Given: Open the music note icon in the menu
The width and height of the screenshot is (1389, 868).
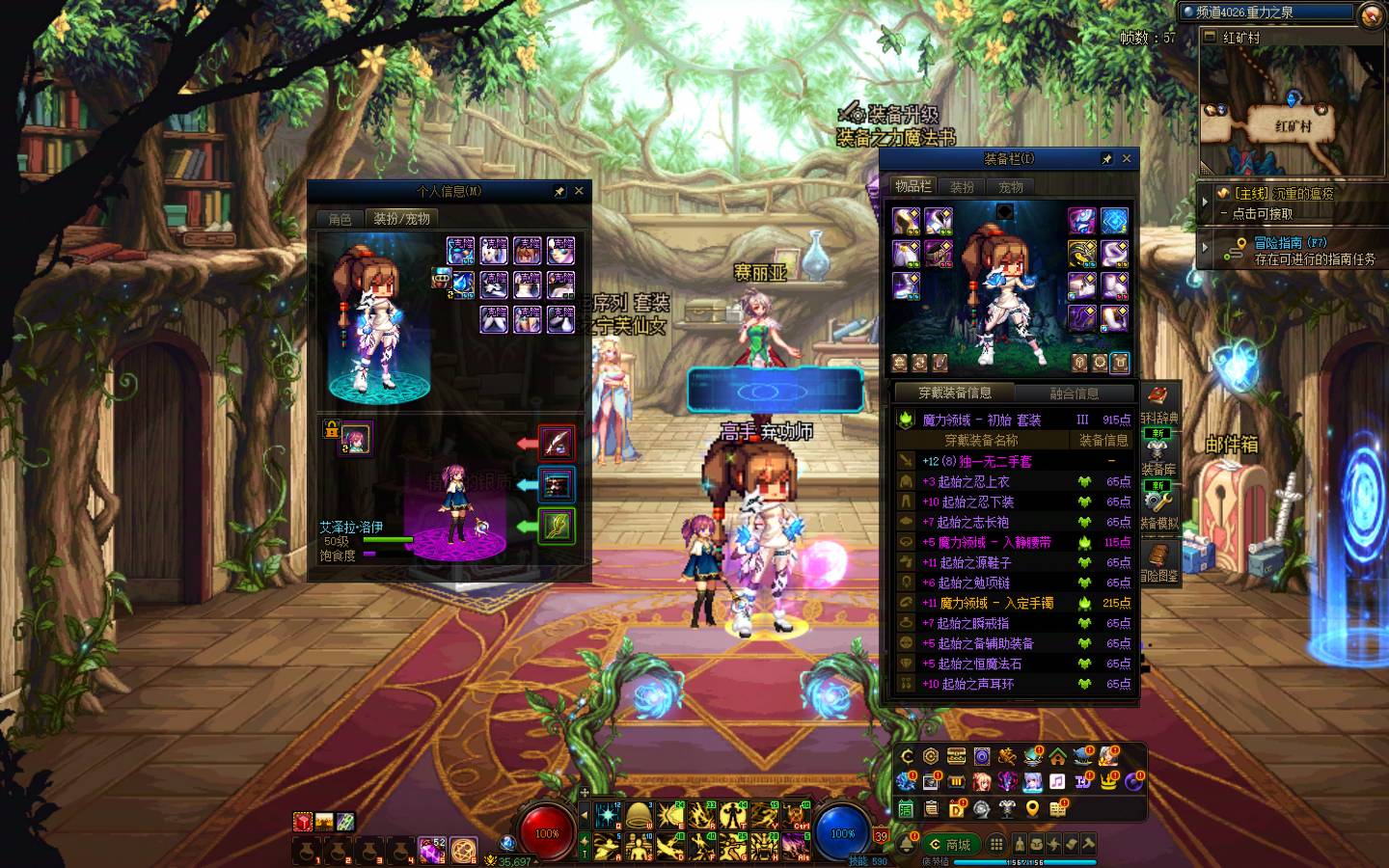Looking at the screenshot, I should [1057, 781].
